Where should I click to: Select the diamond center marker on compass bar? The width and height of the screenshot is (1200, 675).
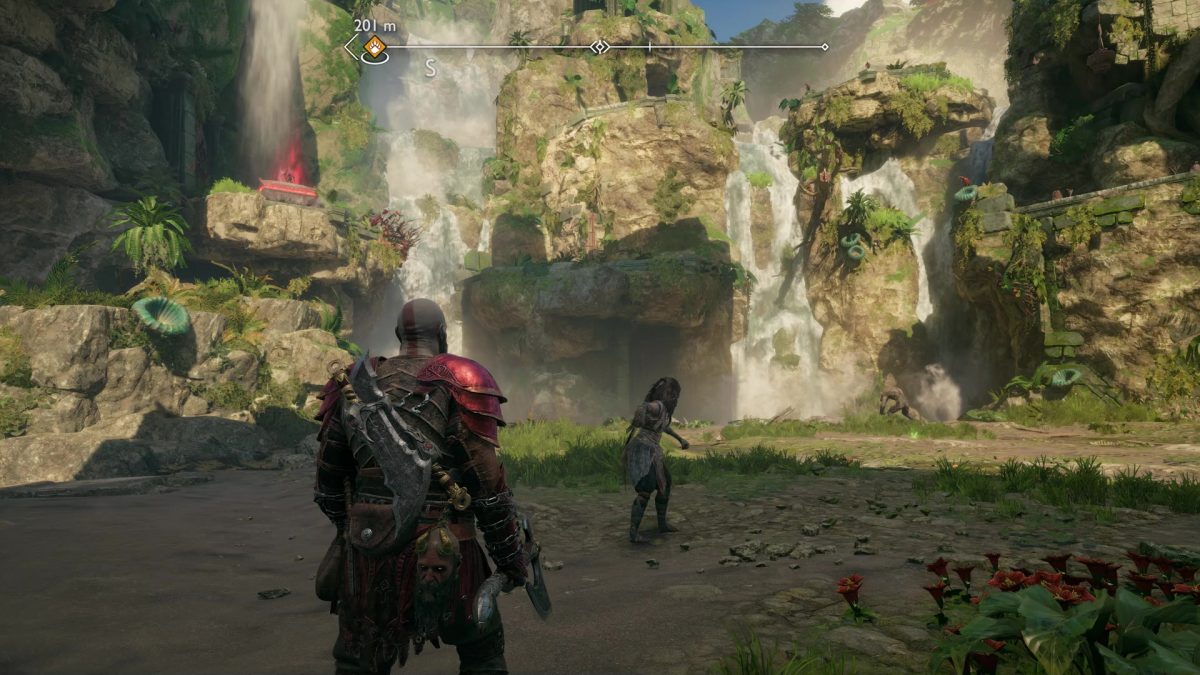coord(599,47)
